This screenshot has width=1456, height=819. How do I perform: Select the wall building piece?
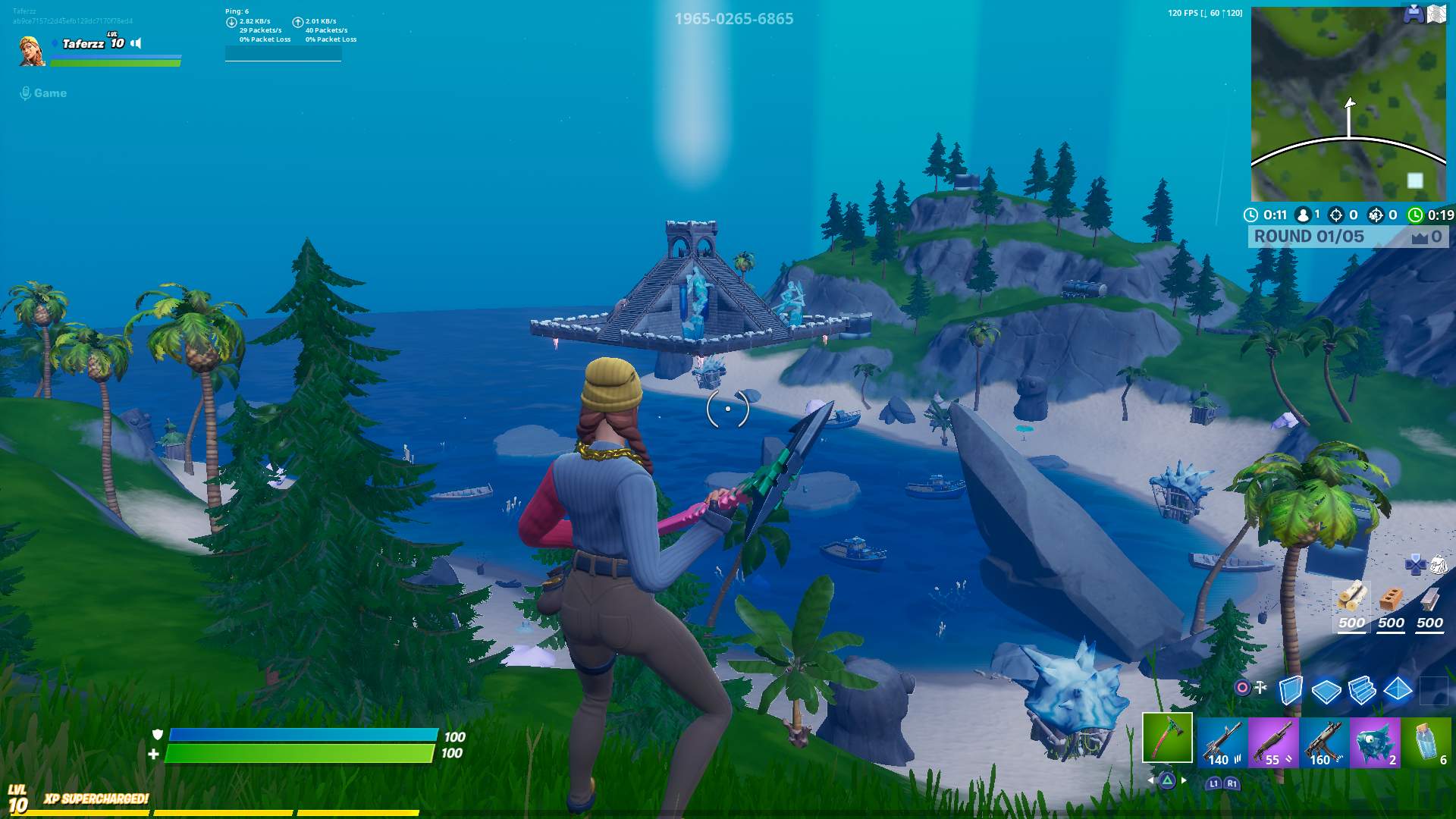coord(1291,690)
